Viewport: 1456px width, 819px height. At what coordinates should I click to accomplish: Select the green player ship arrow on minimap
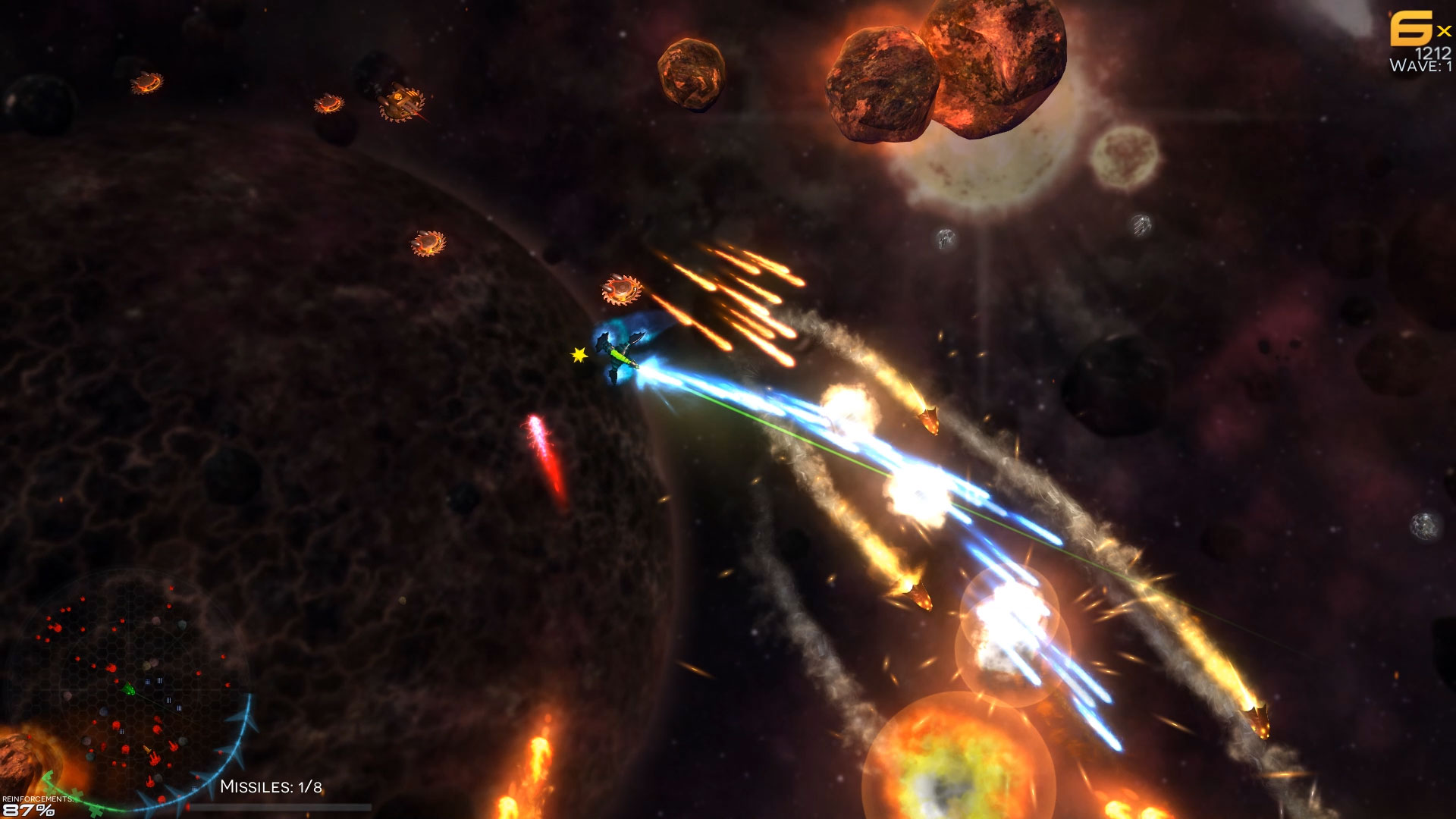tap(129, 688)
